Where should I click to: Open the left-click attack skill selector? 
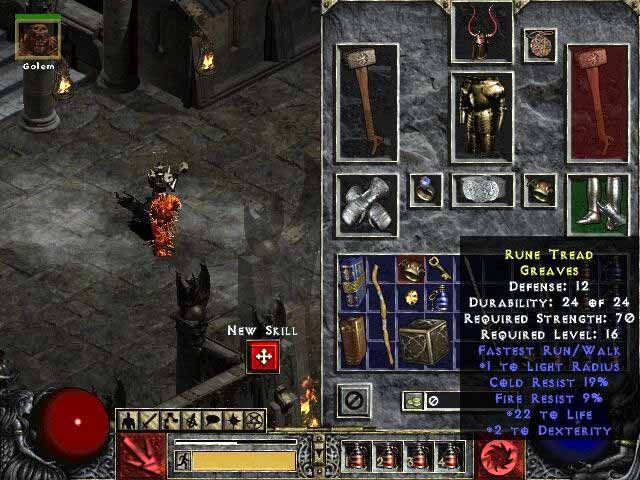click(x=139, y=456)
